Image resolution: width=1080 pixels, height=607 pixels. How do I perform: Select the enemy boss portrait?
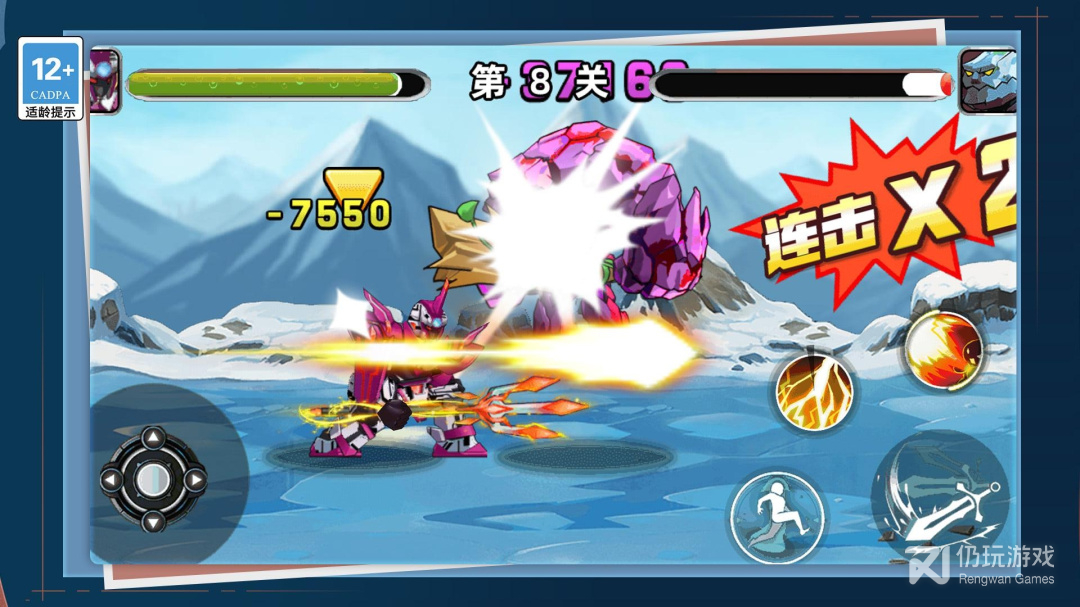point(987,81)
